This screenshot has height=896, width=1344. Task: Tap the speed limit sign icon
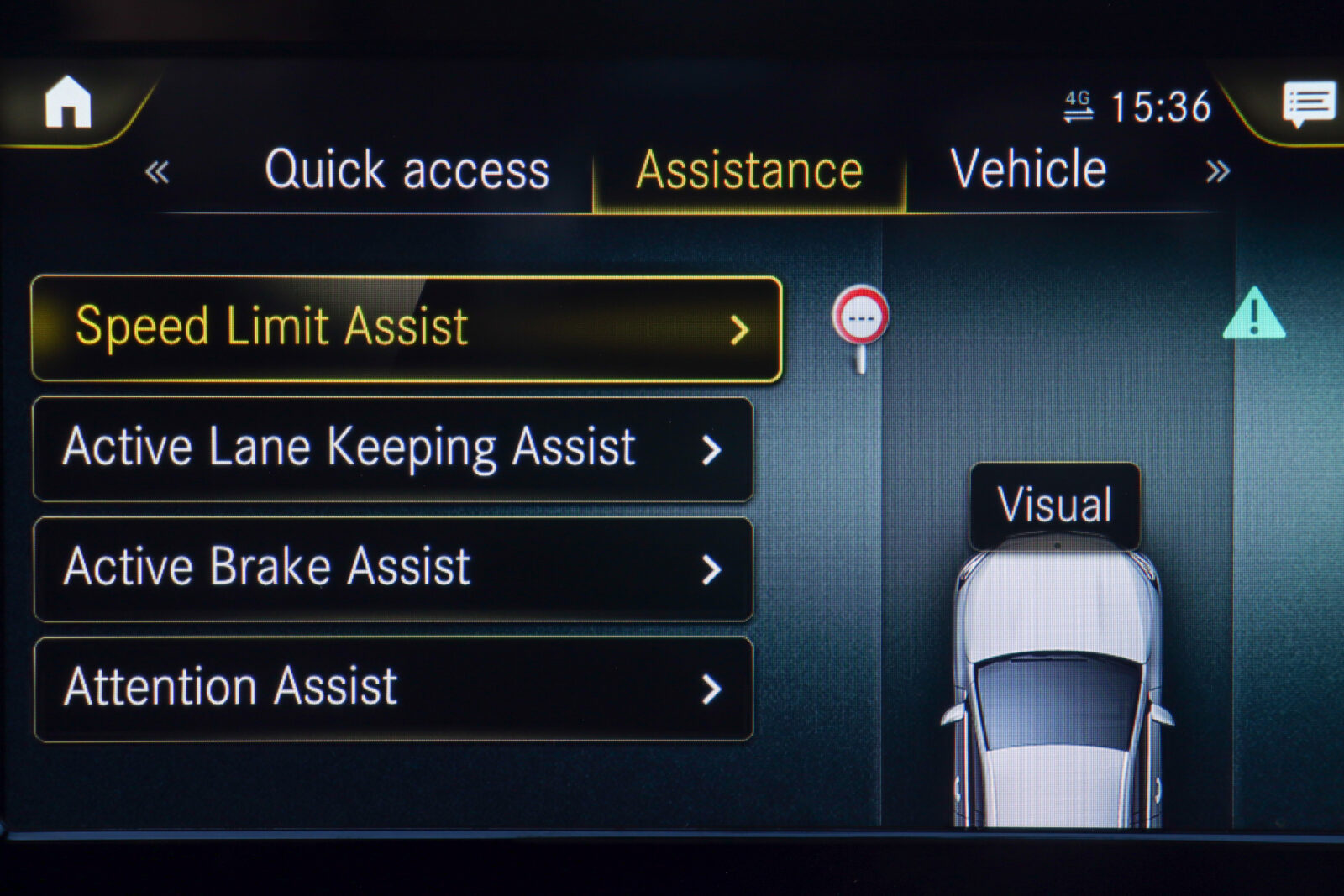coord(861,319)
